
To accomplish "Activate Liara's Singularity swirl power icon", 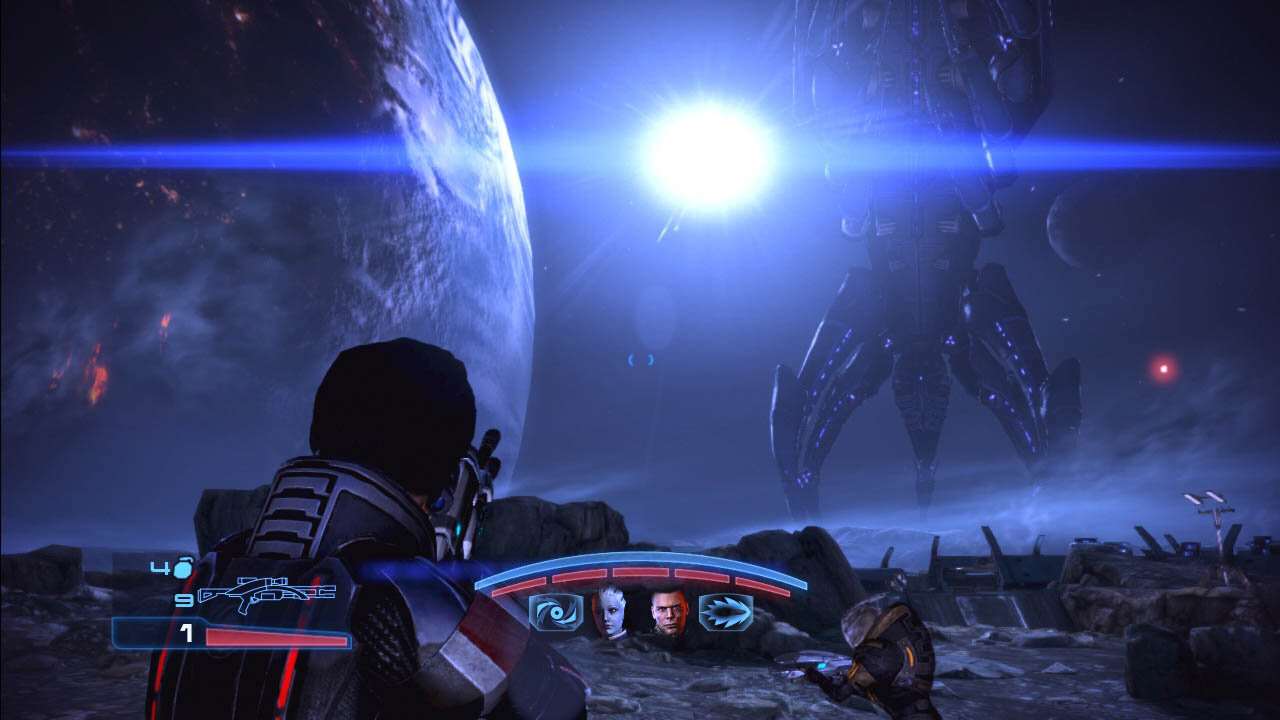I will 555,612.
